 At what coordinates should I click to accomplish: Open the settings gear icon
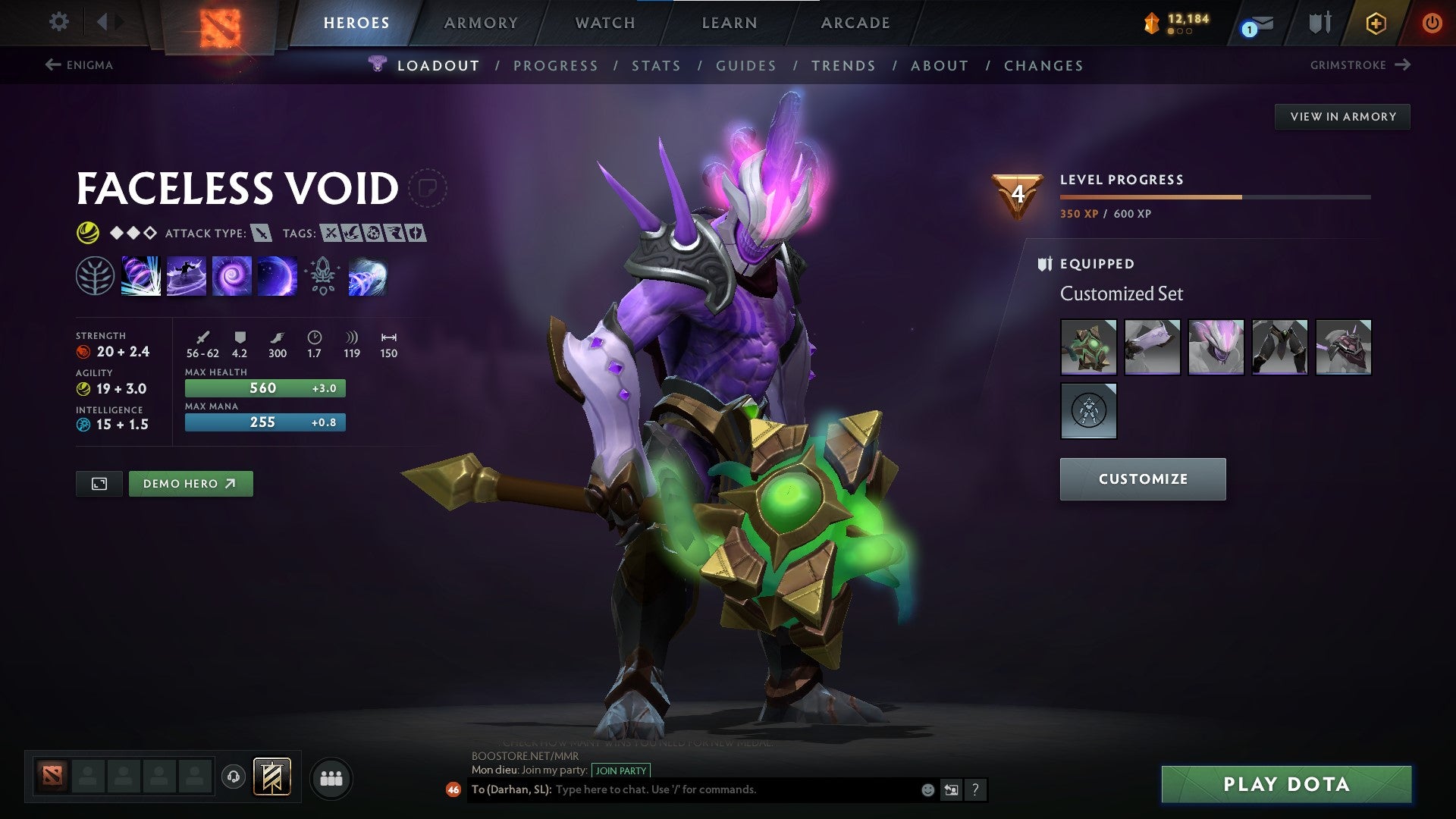click(x=58, y=22)
